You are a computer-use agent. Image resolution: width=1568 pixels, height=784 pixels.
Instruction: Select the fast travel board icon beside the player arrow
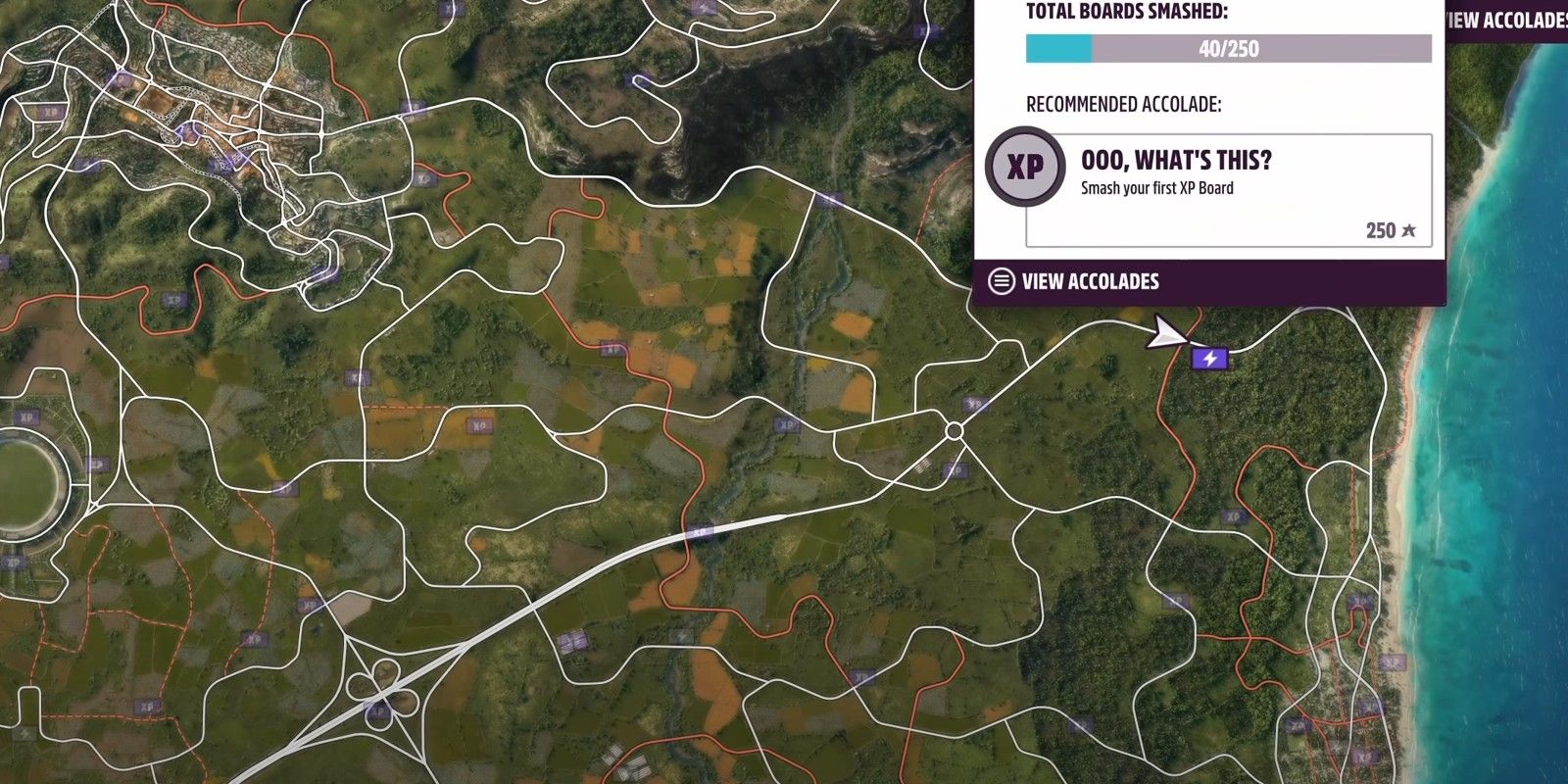click(1209, 360)
